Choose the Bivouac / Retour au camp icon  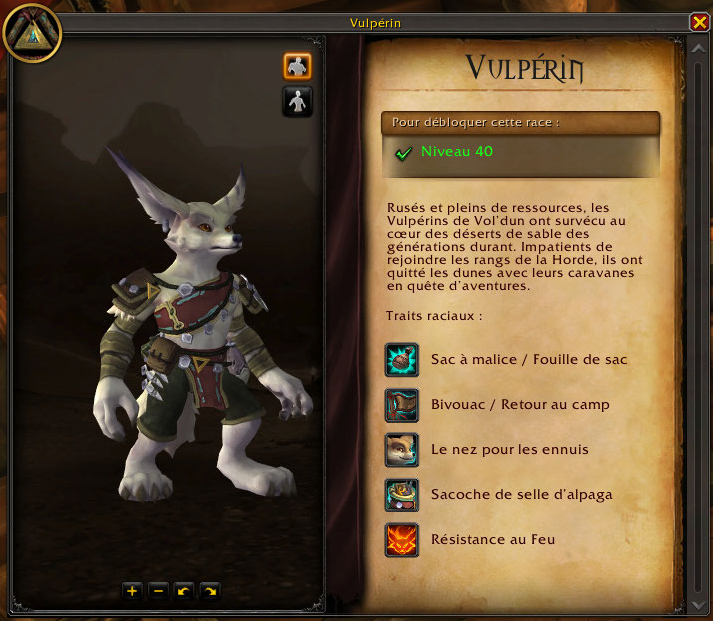pos(401,405)
